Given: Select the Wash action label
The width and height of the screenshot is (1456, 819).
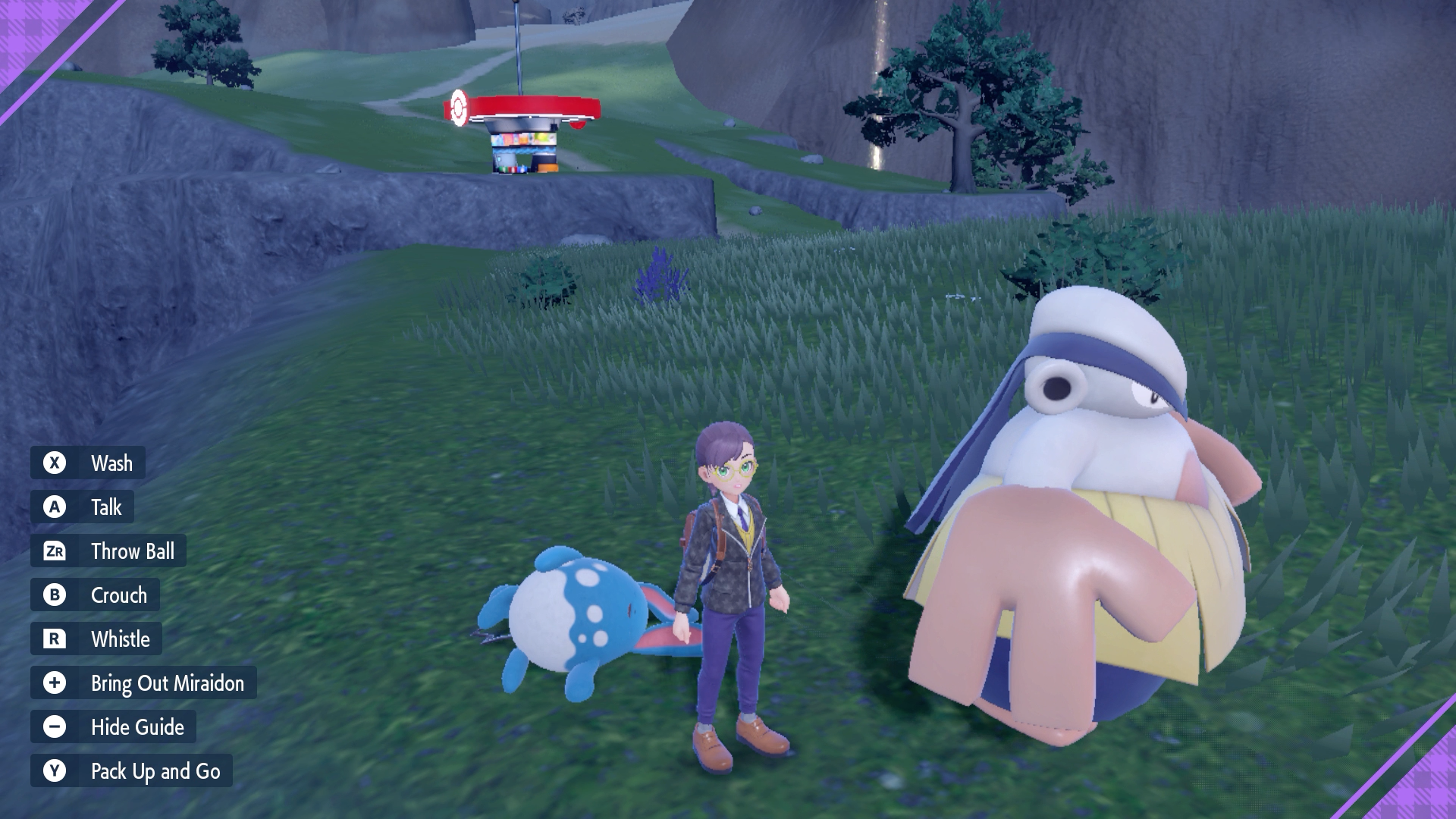Looking at the screenshot, I should (111, 463).
